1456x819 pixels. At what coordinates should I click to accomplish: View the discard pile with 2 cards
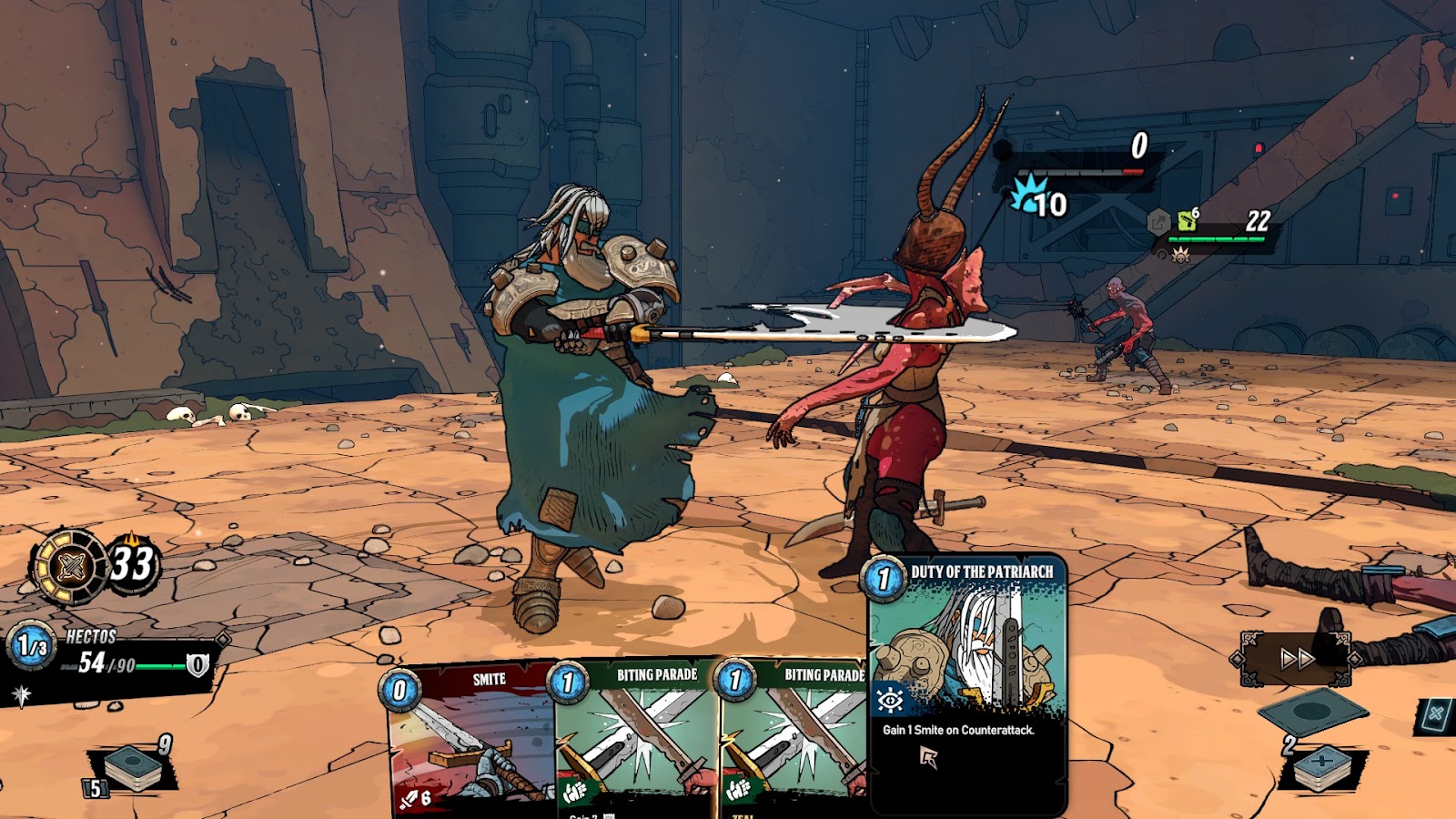[x=1321, y=764]
